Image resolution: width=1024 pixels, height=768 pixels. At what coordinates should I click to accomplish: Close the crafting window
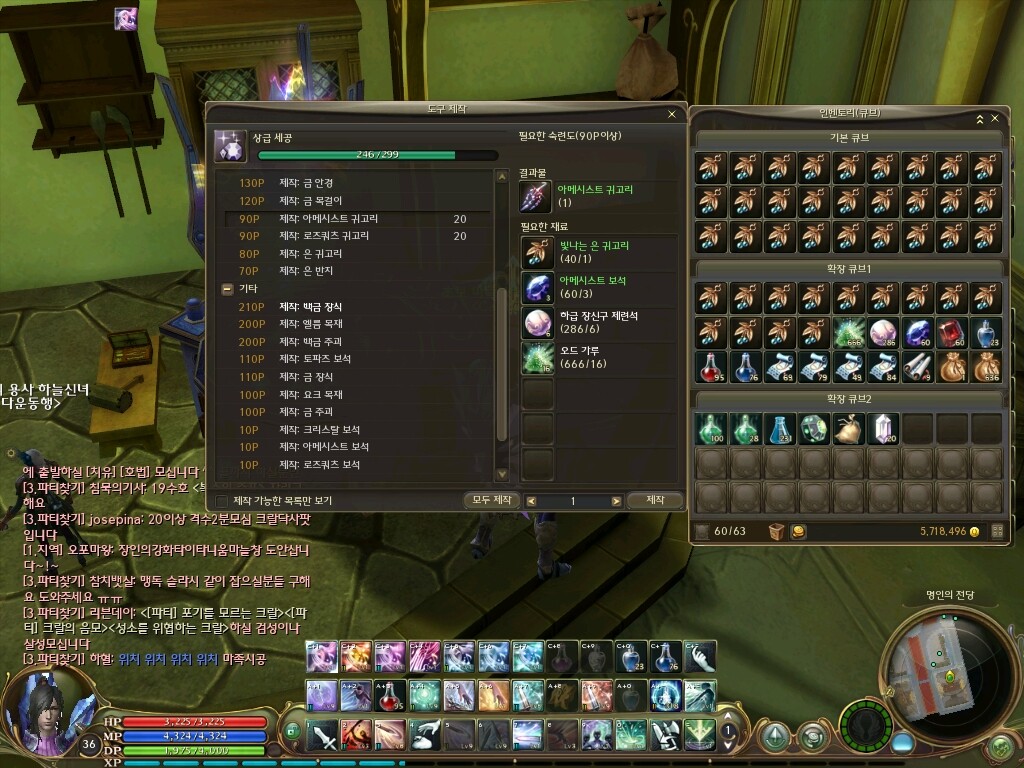point(672,114)
